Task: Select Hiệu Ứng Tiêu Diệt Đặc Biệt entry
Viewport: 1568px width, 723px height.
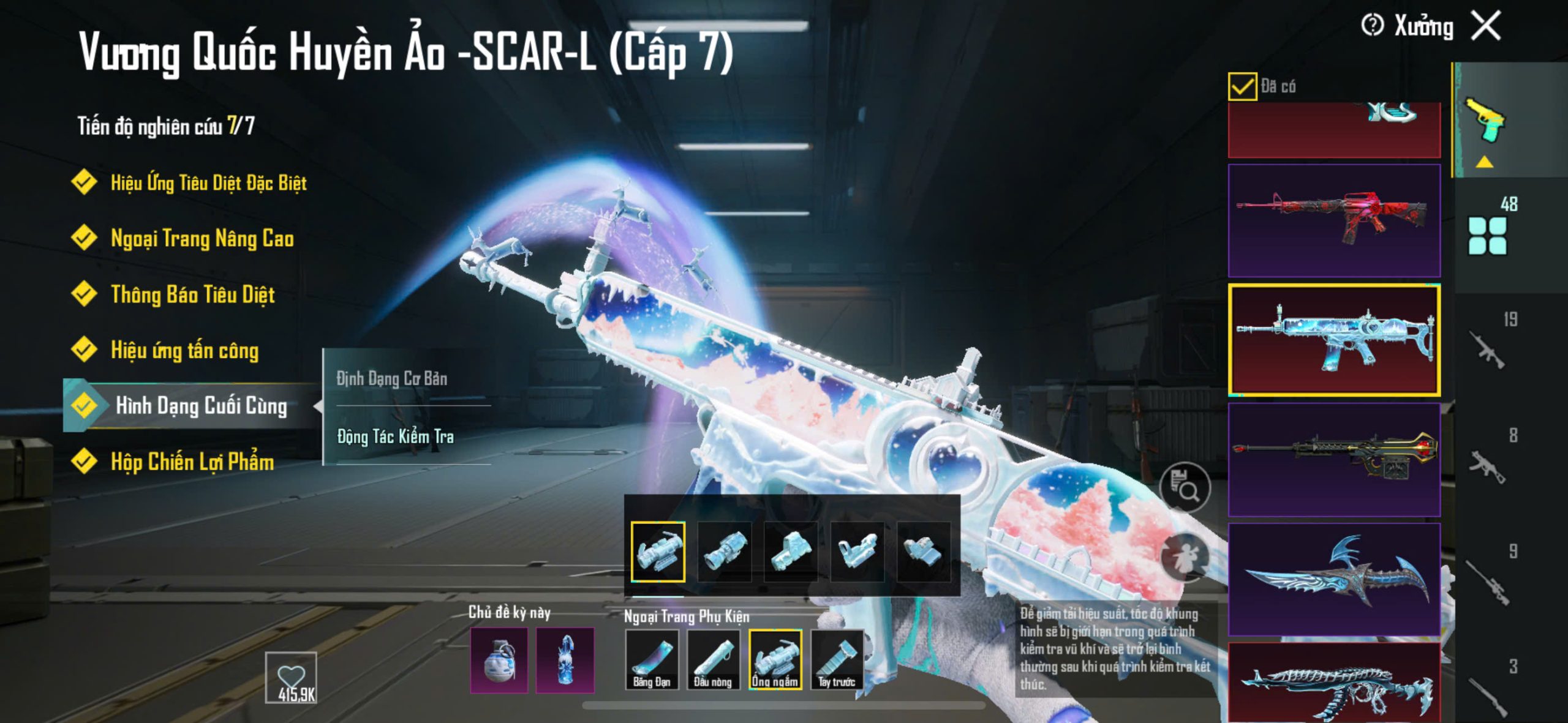Action: tap(208, 182)
